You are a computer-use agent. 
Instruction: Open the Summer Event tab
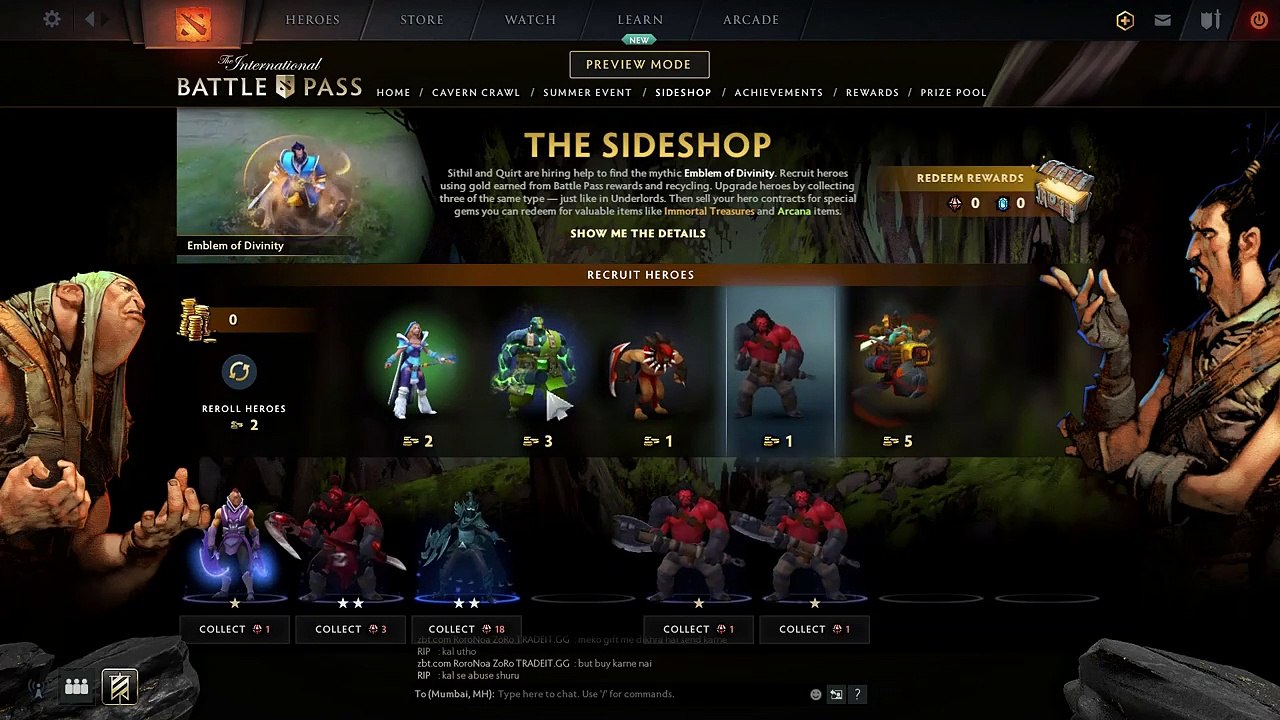(587, 92)
